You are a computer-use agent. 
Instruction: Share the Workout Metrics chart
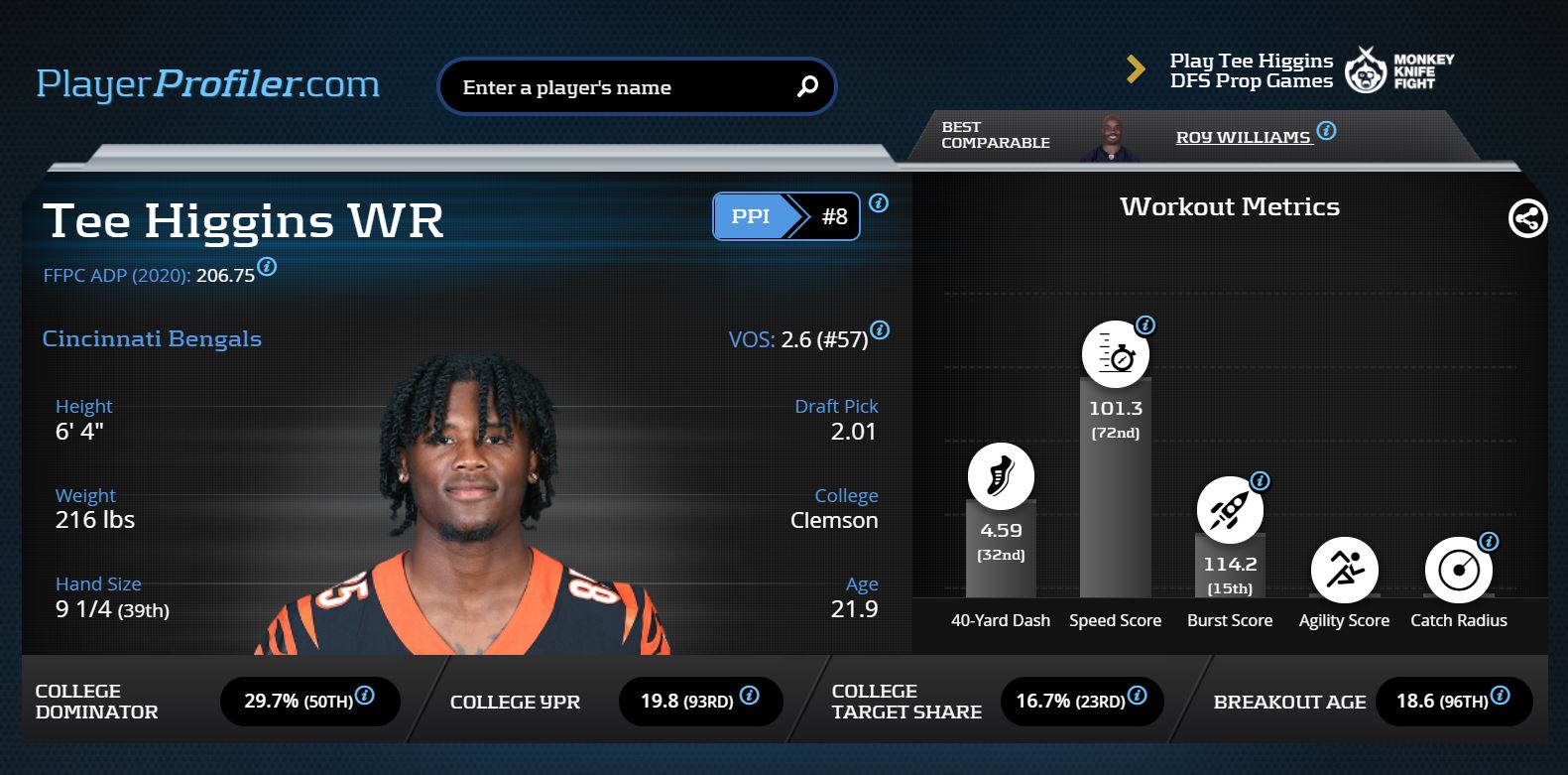click(1527, 218)
